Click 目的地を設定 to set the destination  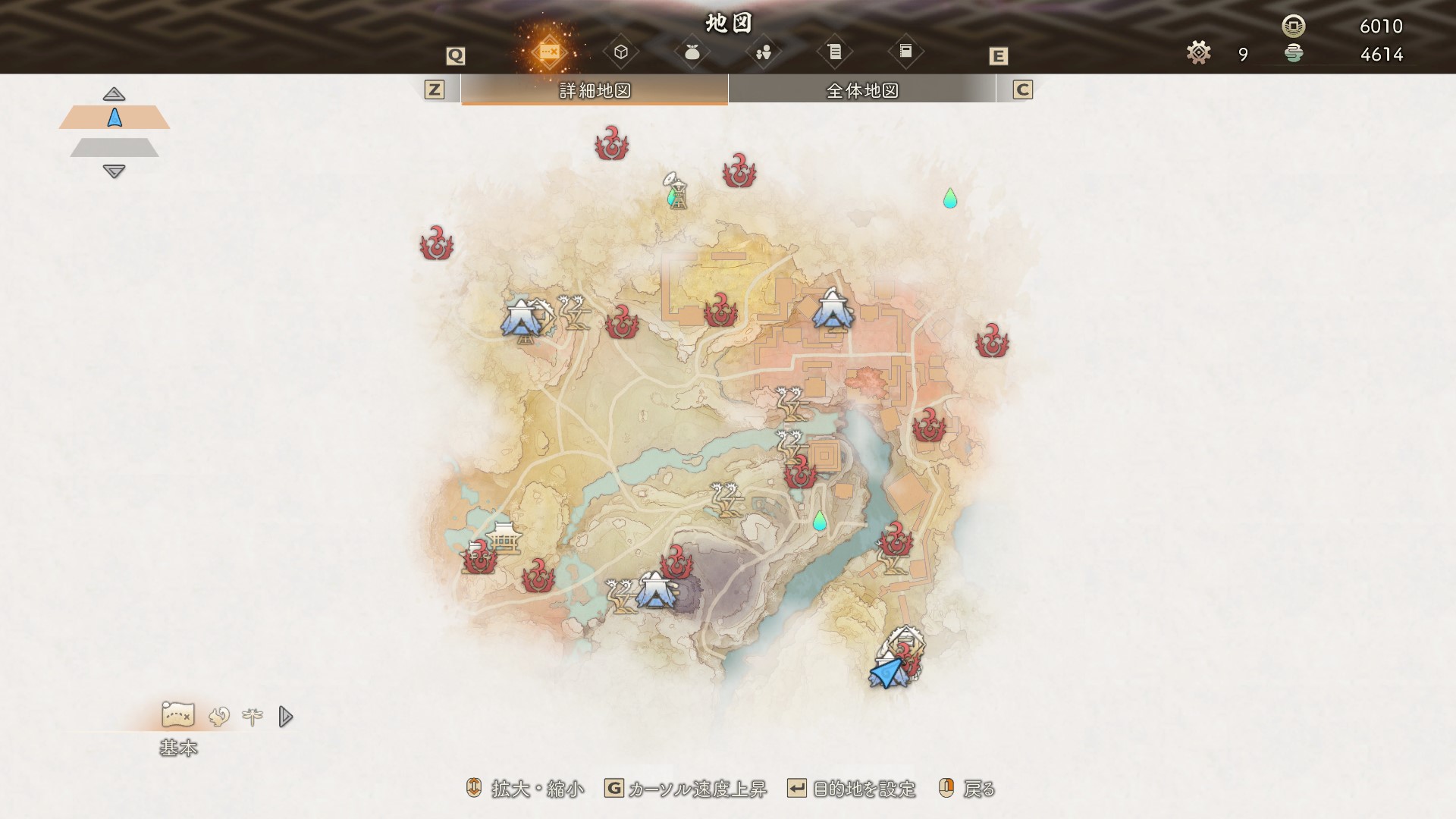864,789
